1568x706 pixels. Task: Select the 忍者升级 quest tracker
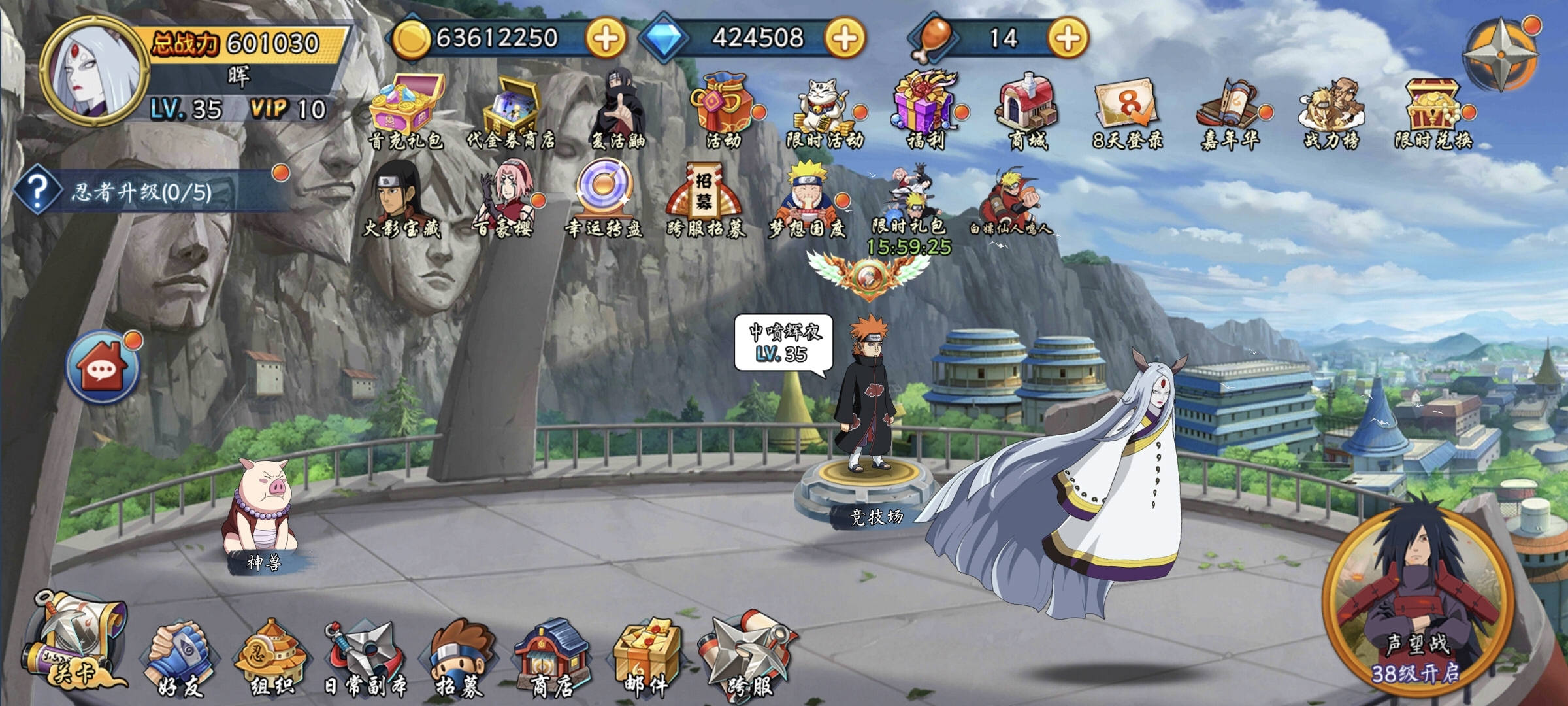point(150,192)
